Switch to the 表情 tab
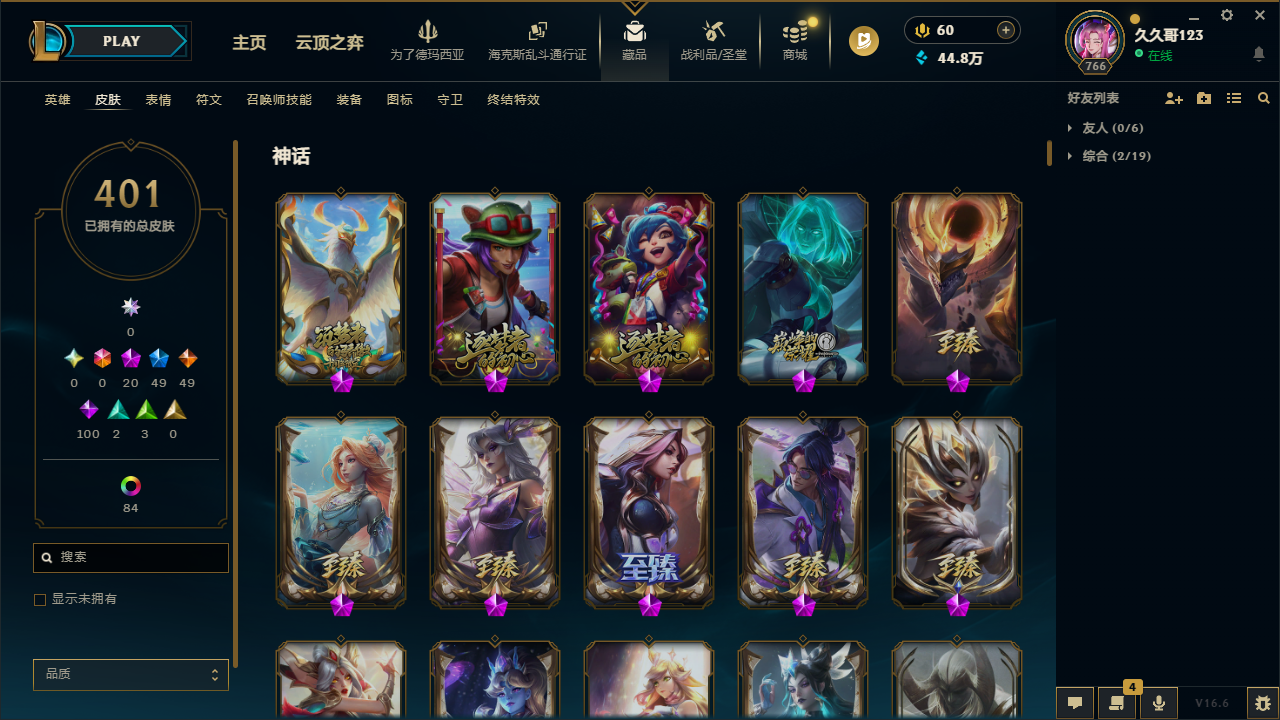The image size is (1280, 720). point(158,100)
